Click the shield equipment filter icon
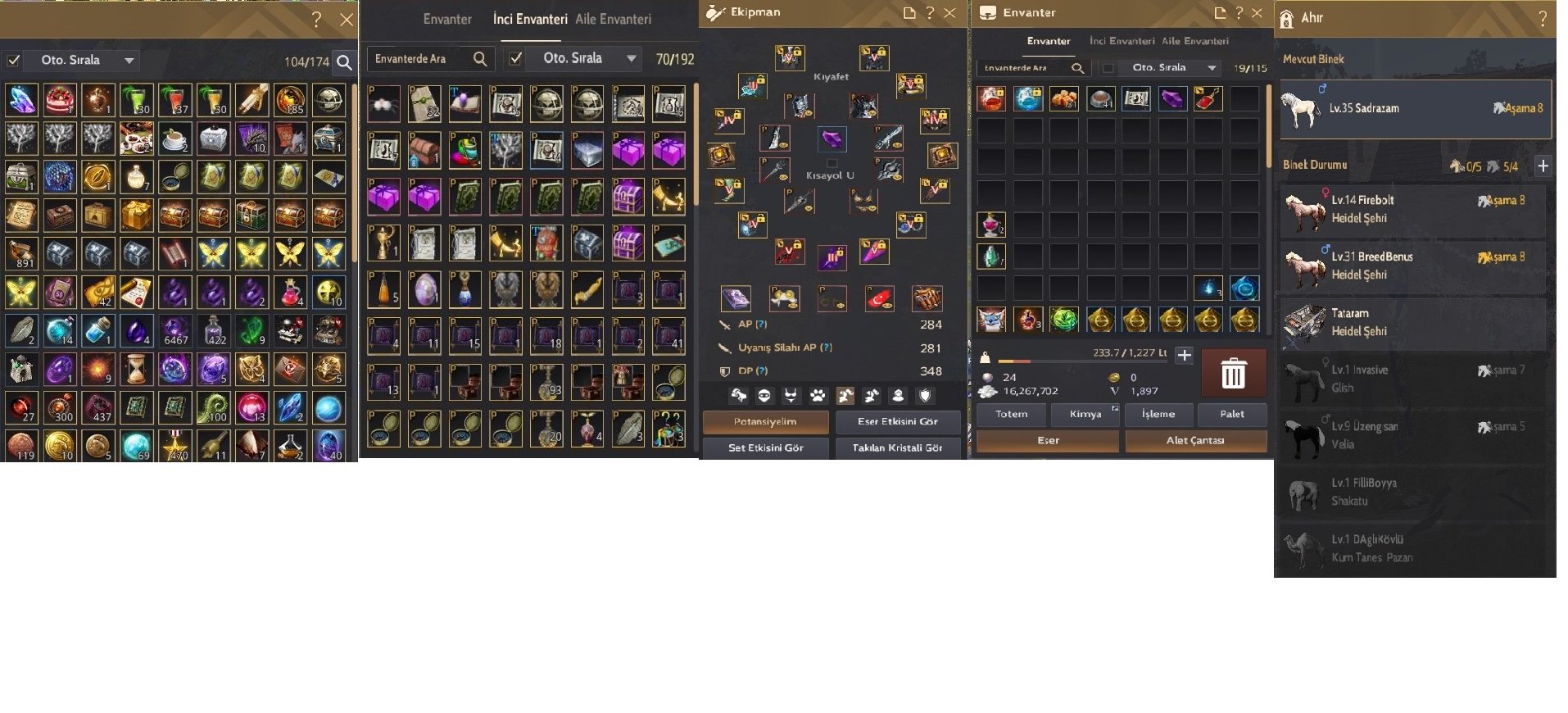 [x=924, y=396]
